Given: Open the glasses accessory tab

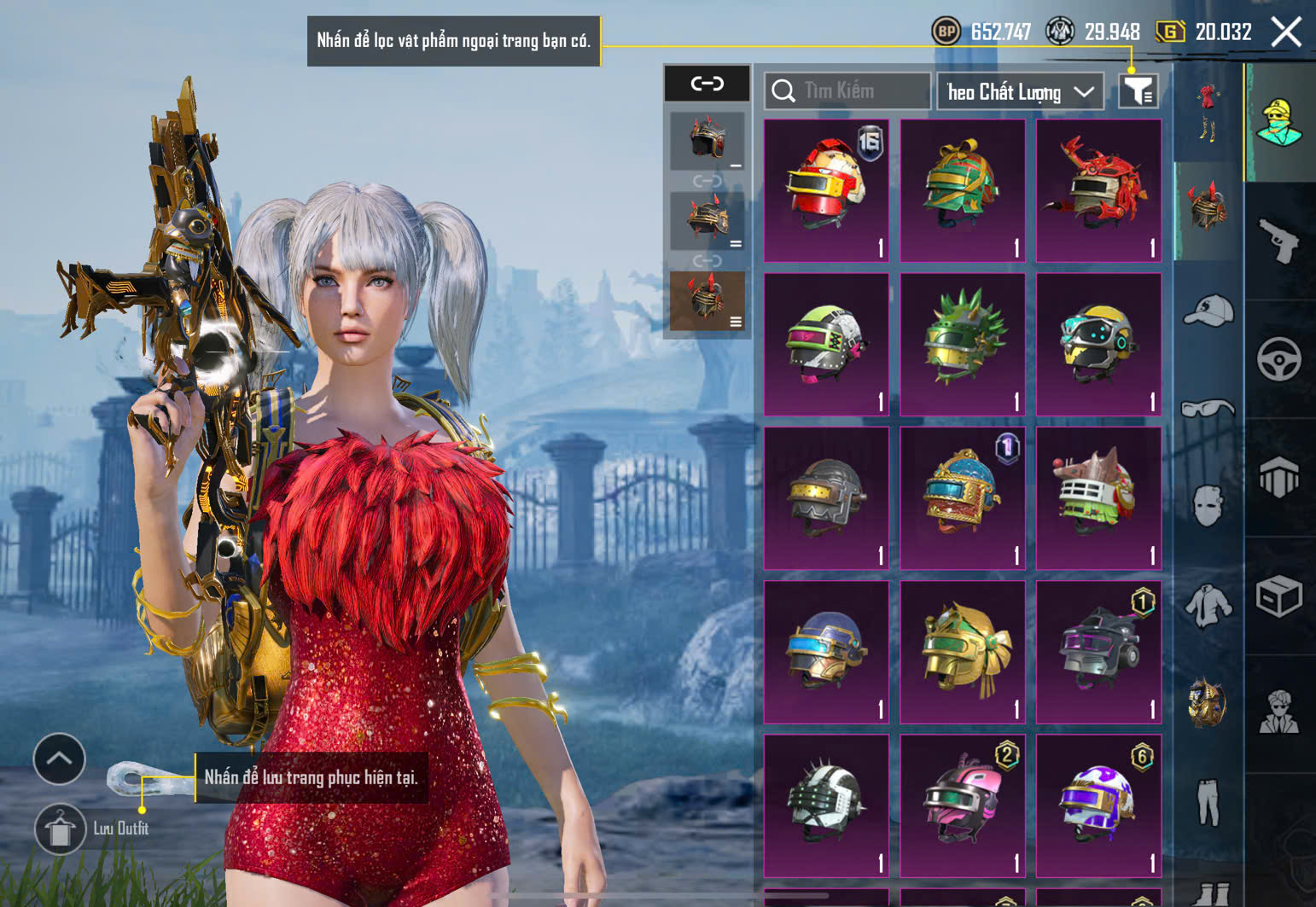Looking at the screenshot, I should pyautogui.click(x=1208, y=410).
